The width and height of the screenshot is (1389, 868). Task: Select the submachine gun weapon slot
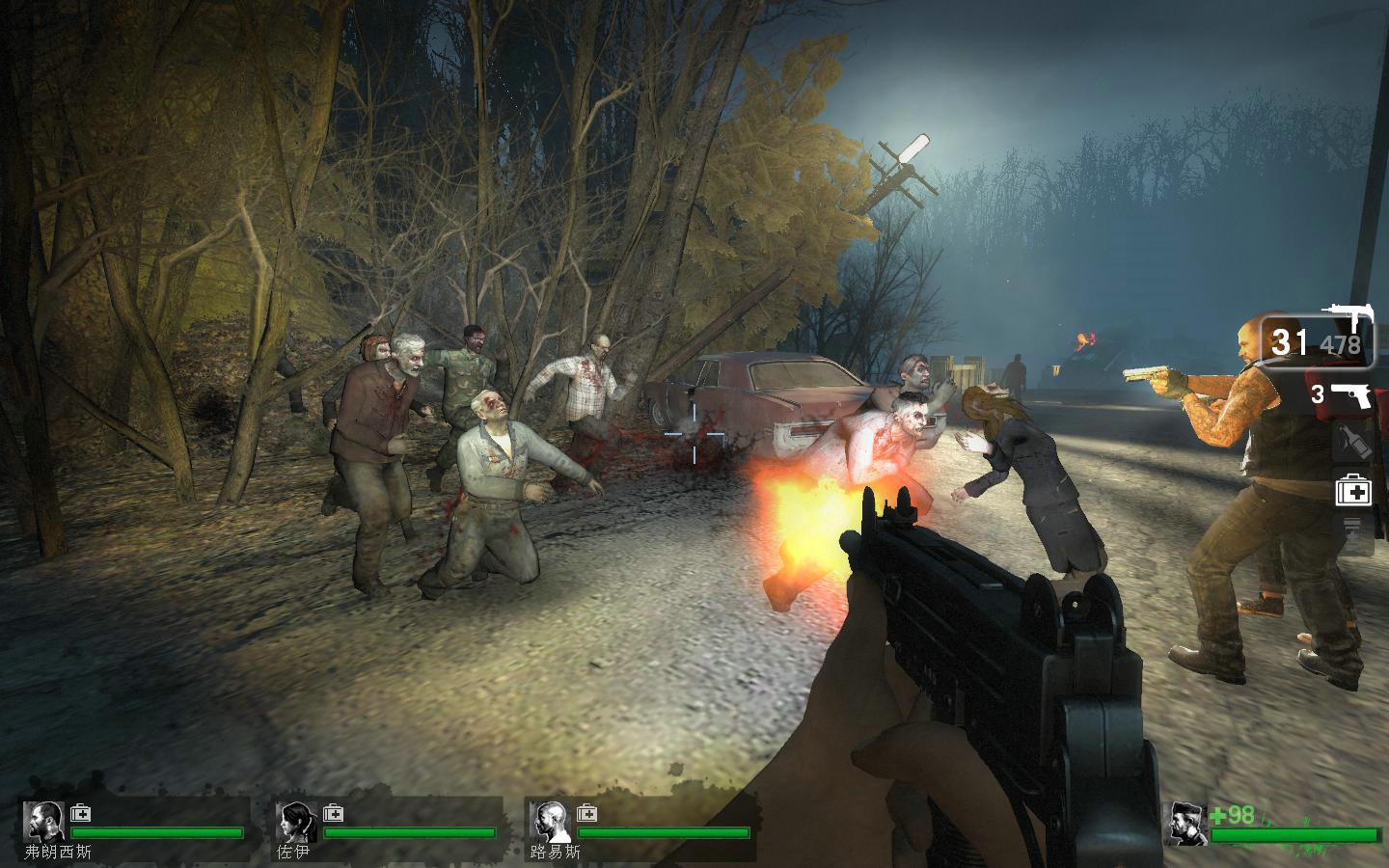click(1318, 339)
